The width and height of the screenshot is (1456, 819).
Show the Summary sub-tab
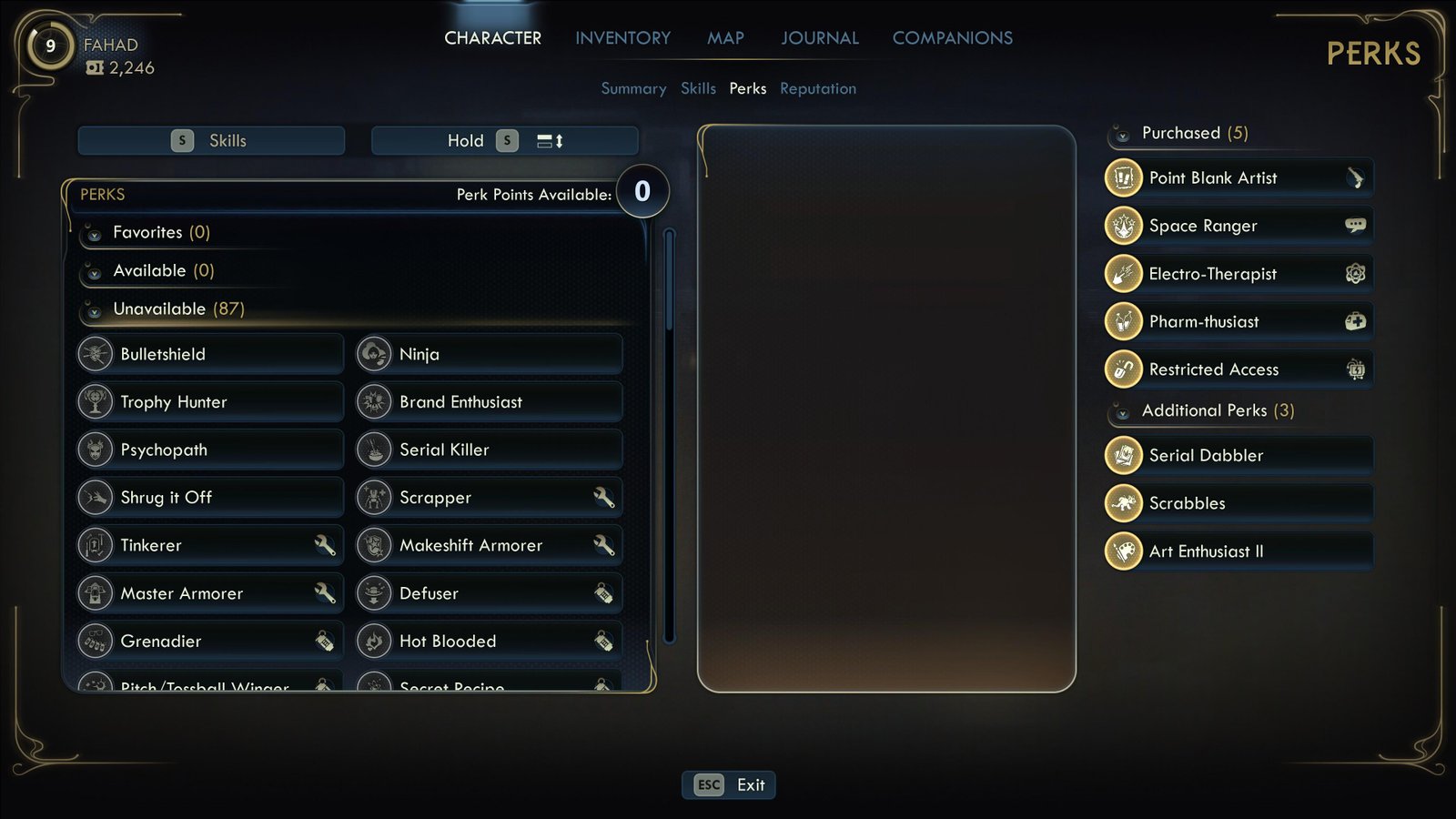click(633, 88)
